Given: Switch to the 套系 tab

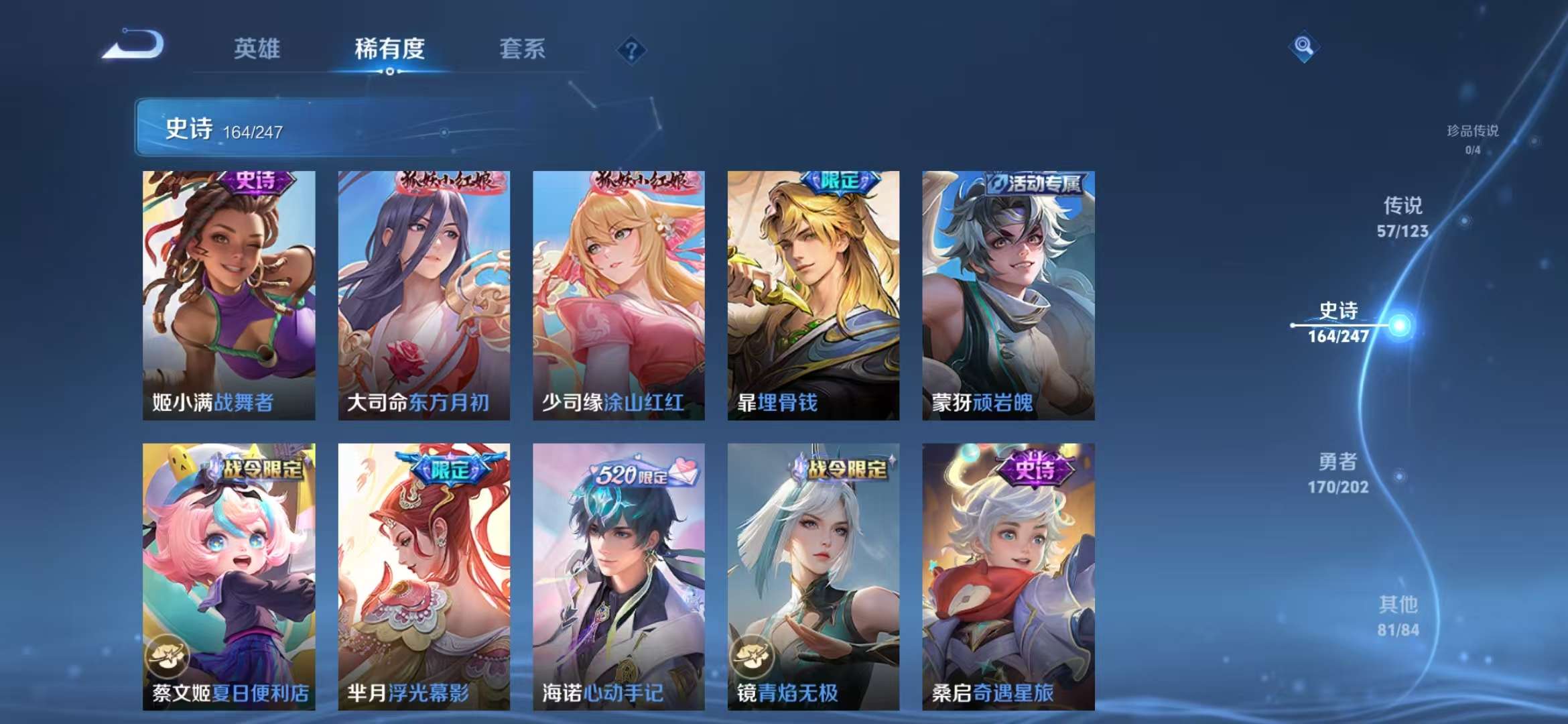Looking at the screenshot, I should (521, 49).
